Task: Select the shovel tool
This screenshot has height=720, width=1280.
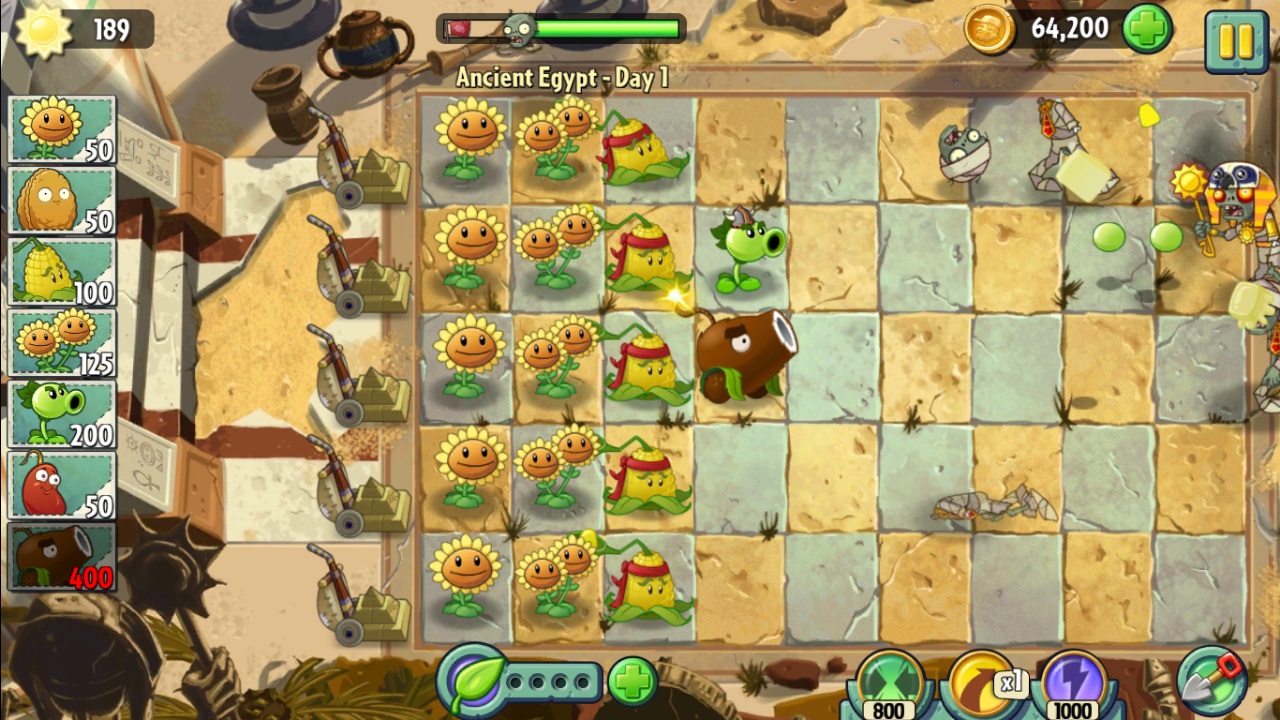Action: [x=1213, y=682]
